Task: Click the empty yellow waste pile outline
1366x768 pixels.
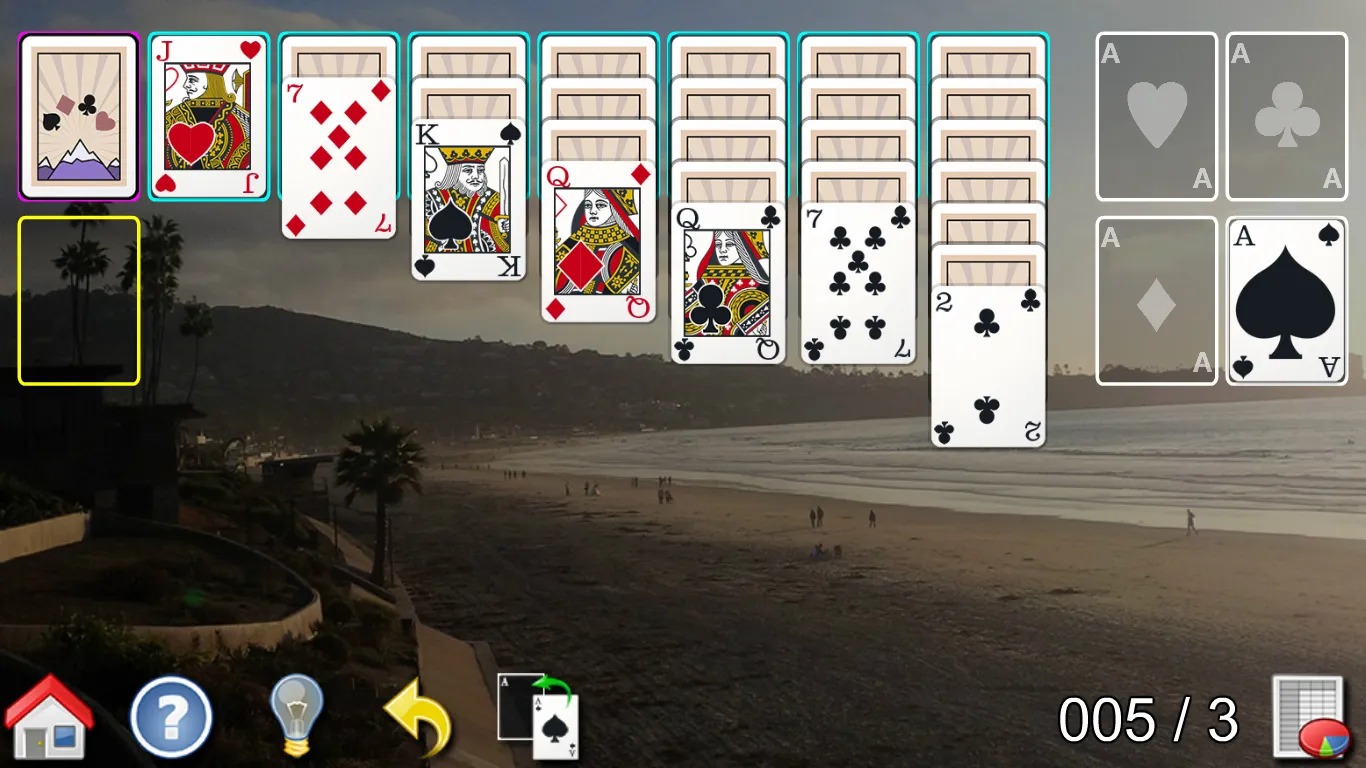Action: 77,298
